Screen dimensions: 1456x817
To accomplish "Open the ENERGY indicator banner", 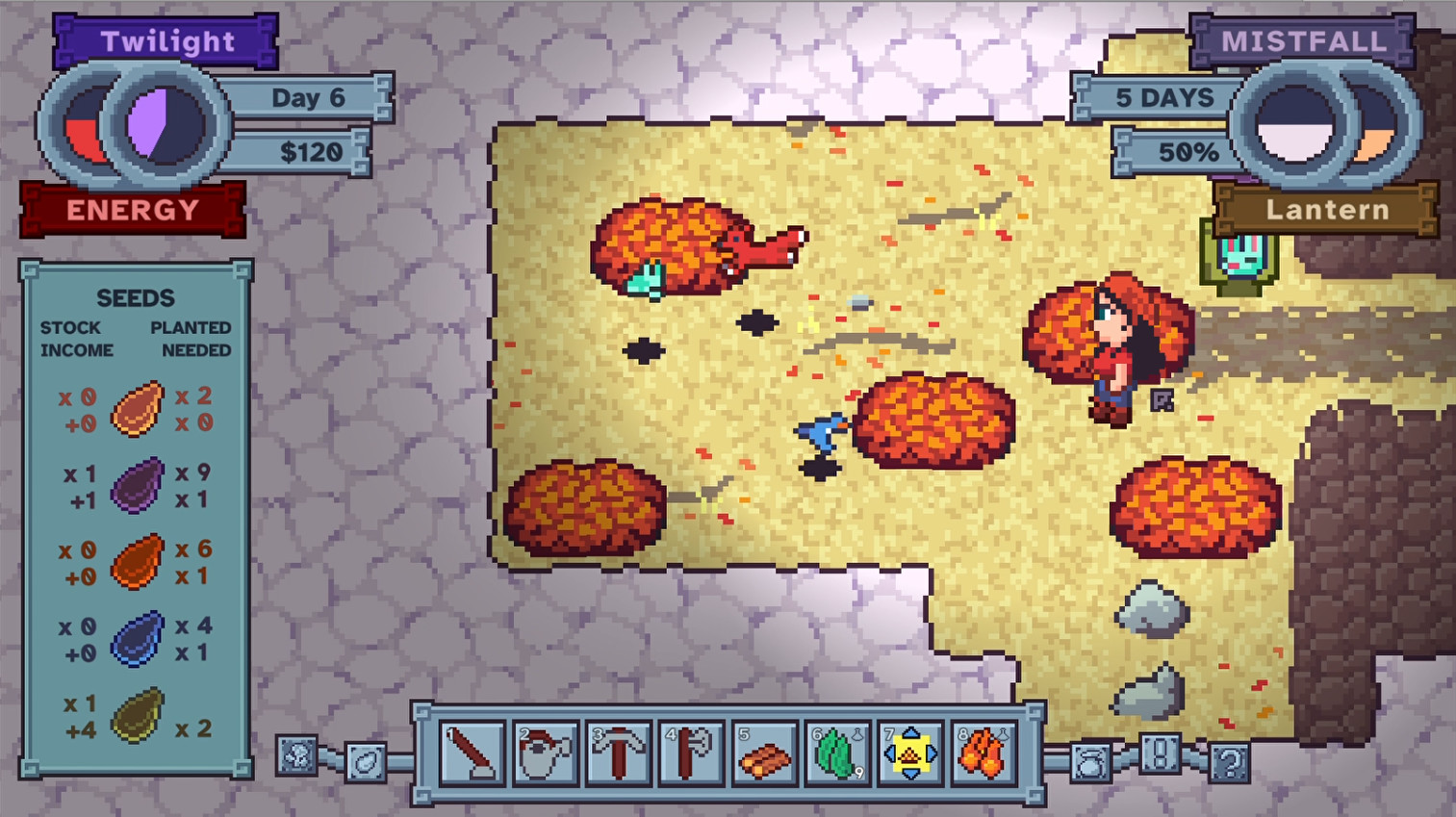I will pyautogui.click(x=134, y=210).
